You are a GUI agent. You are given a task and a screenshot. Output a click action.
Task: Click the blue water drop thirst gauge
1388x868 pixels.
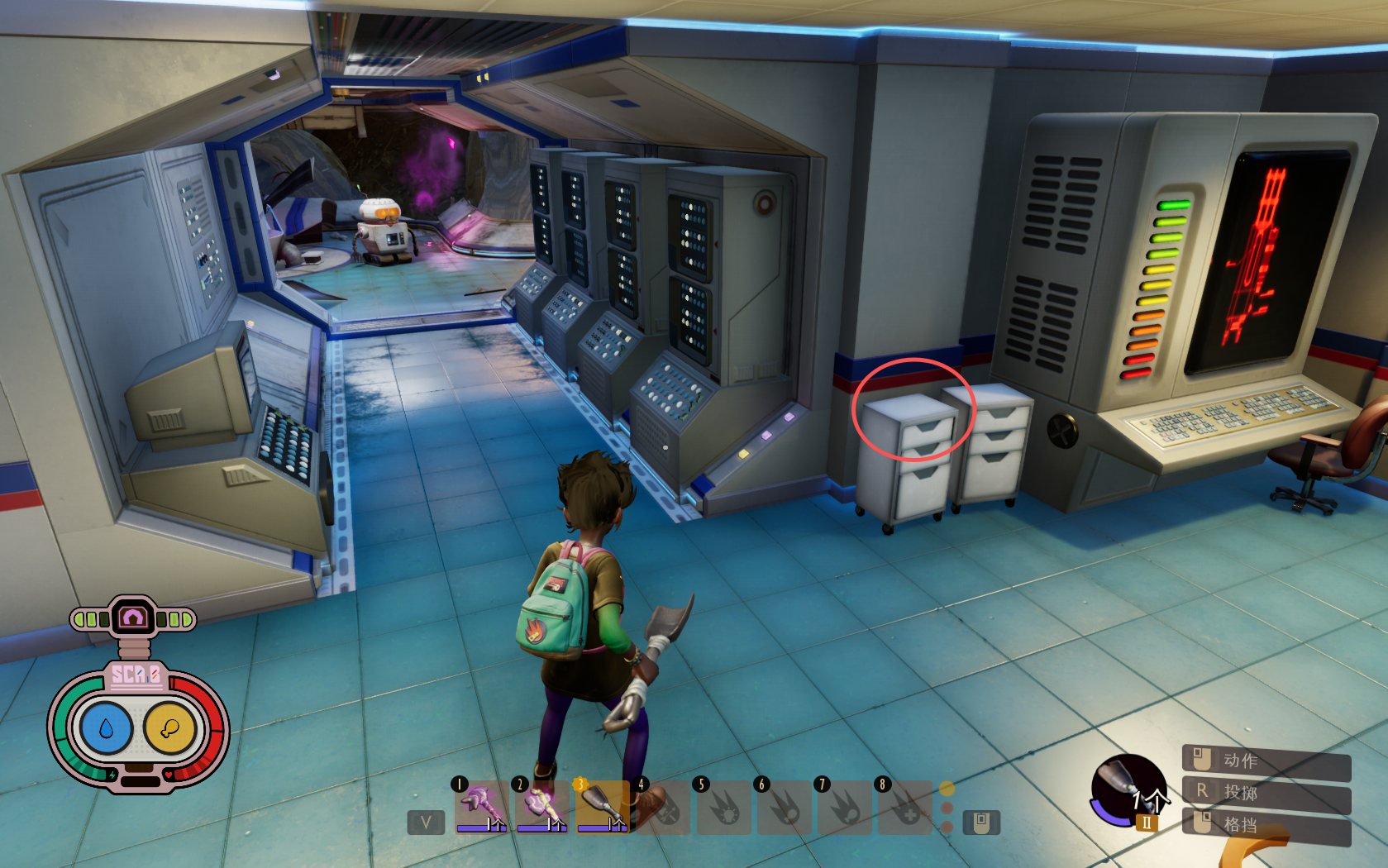(x=106, y=728)
